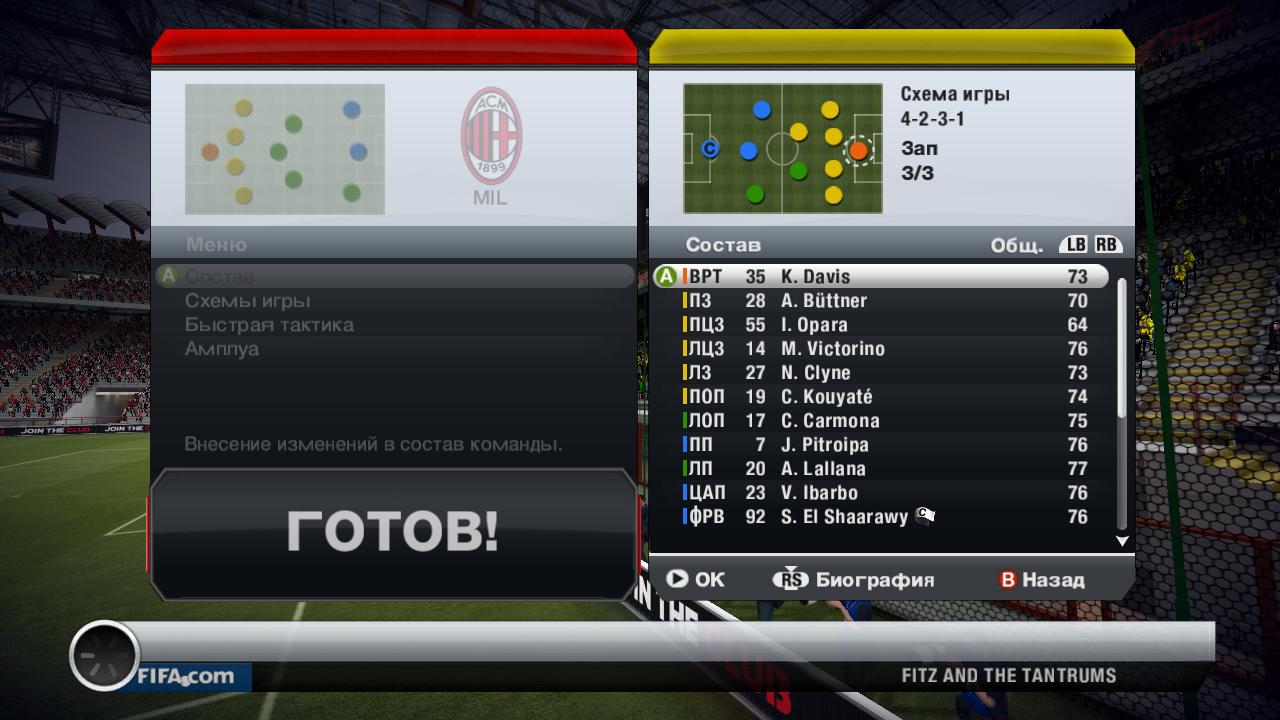Pick C. Kouyaté from the lineup
The height and width of the screenshot is (720, 1280).
click(x=880, y=397)
